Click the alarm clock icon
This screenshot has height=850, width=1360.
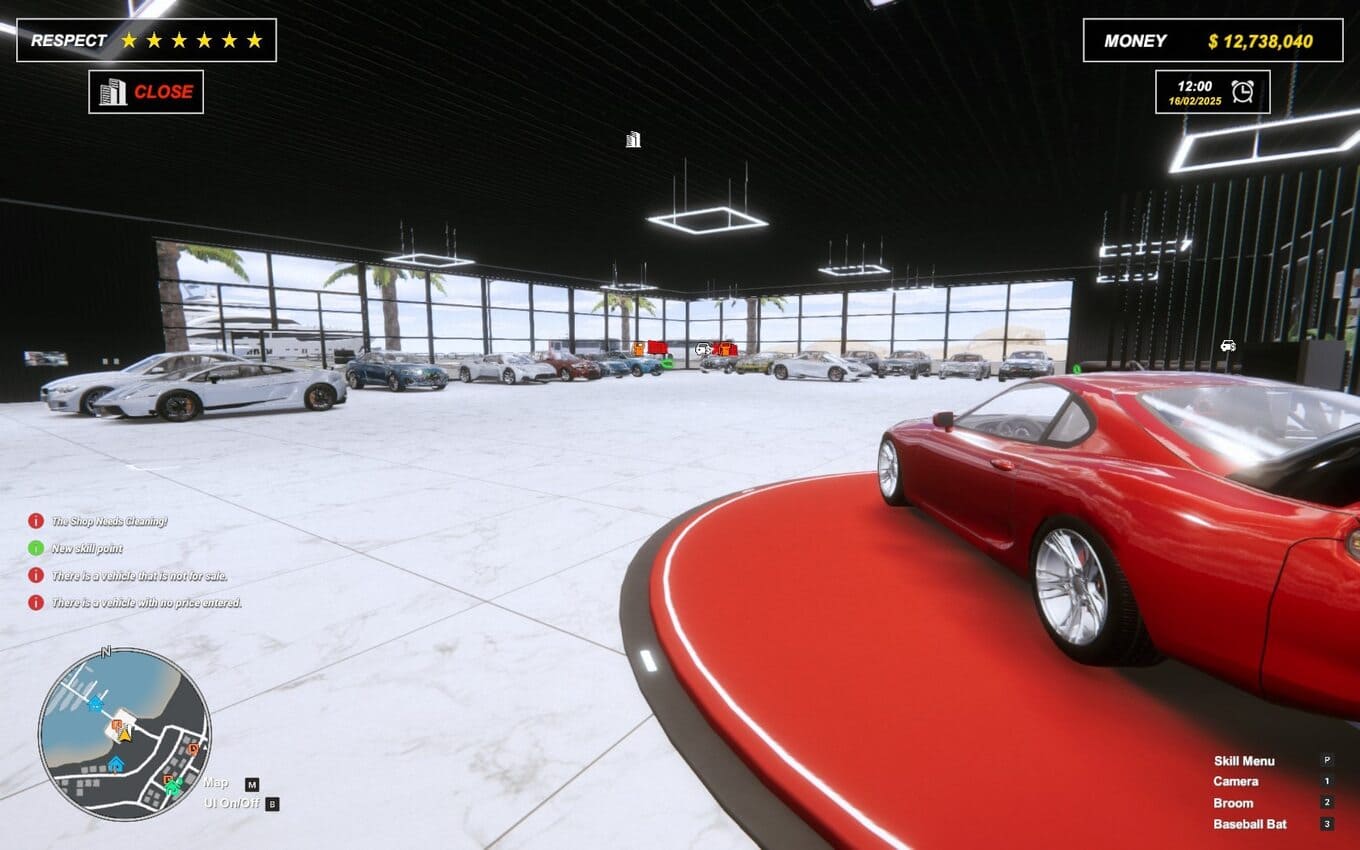click(1242, 91)
